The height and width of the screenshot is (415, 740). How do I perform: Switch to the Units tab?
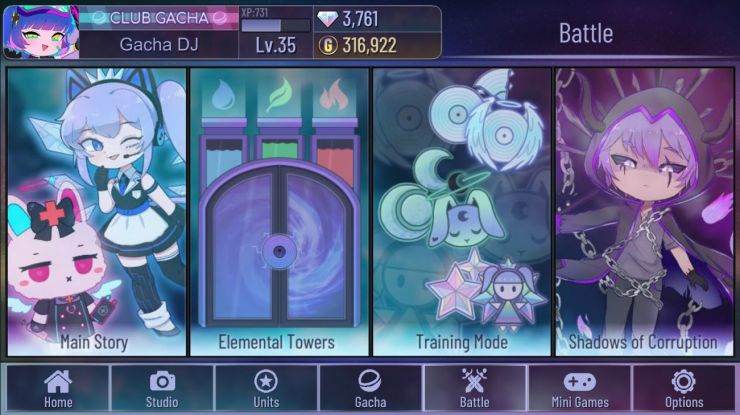coord(266,388)
